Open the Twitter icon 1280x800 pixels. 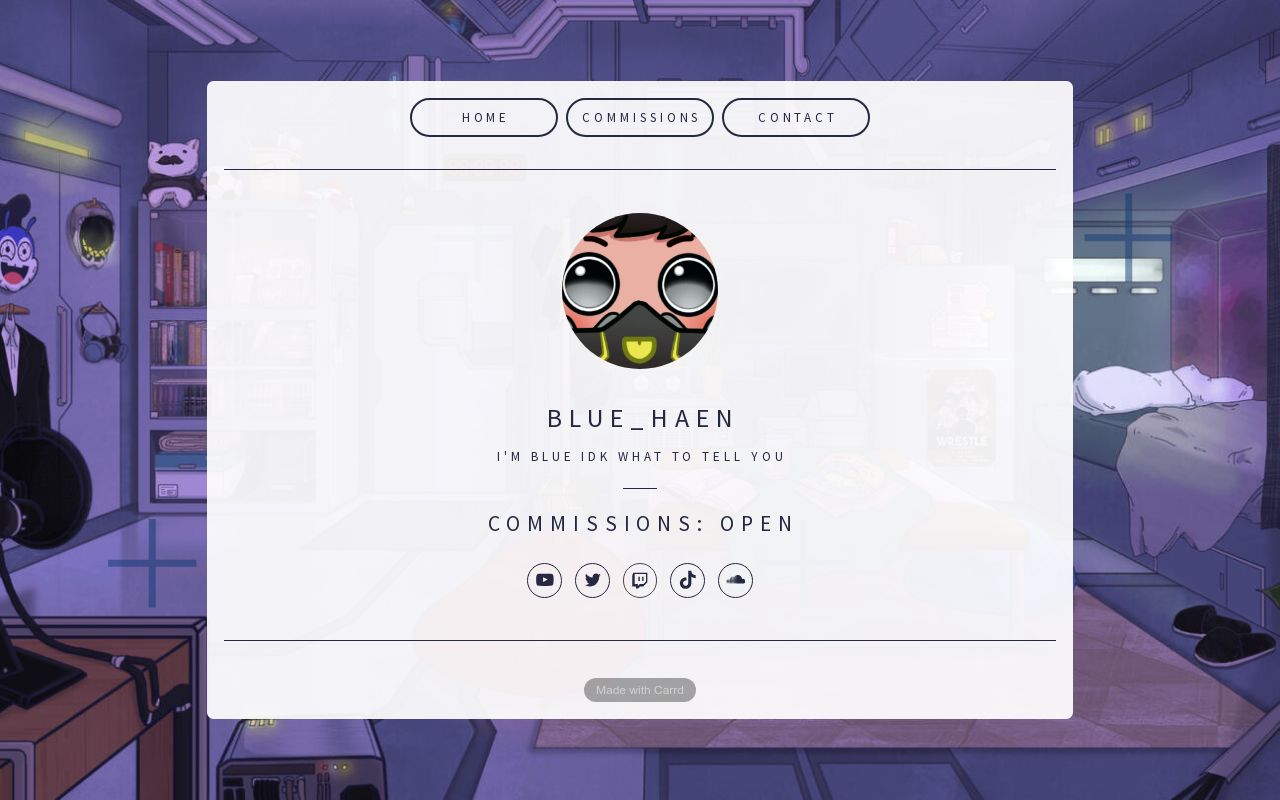click(592, 580)
